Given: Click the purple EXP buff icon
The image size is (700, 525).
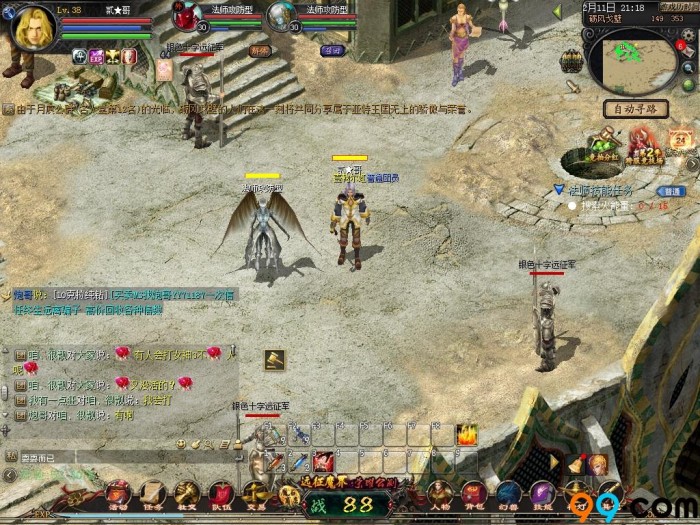Looking at the screenshot, I should tap(97, 57).
